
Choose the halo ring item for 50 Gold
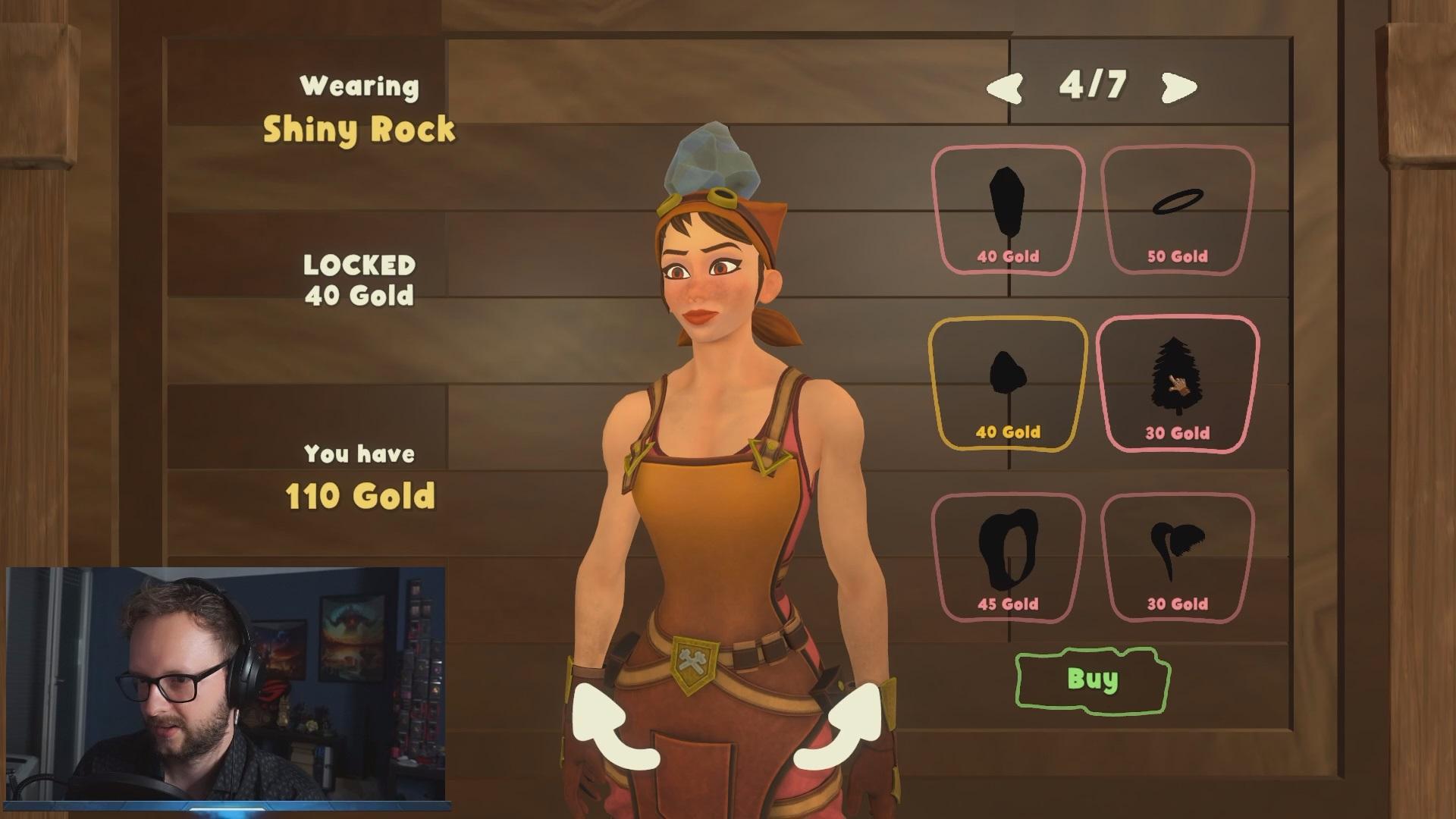pos(1177,209)
